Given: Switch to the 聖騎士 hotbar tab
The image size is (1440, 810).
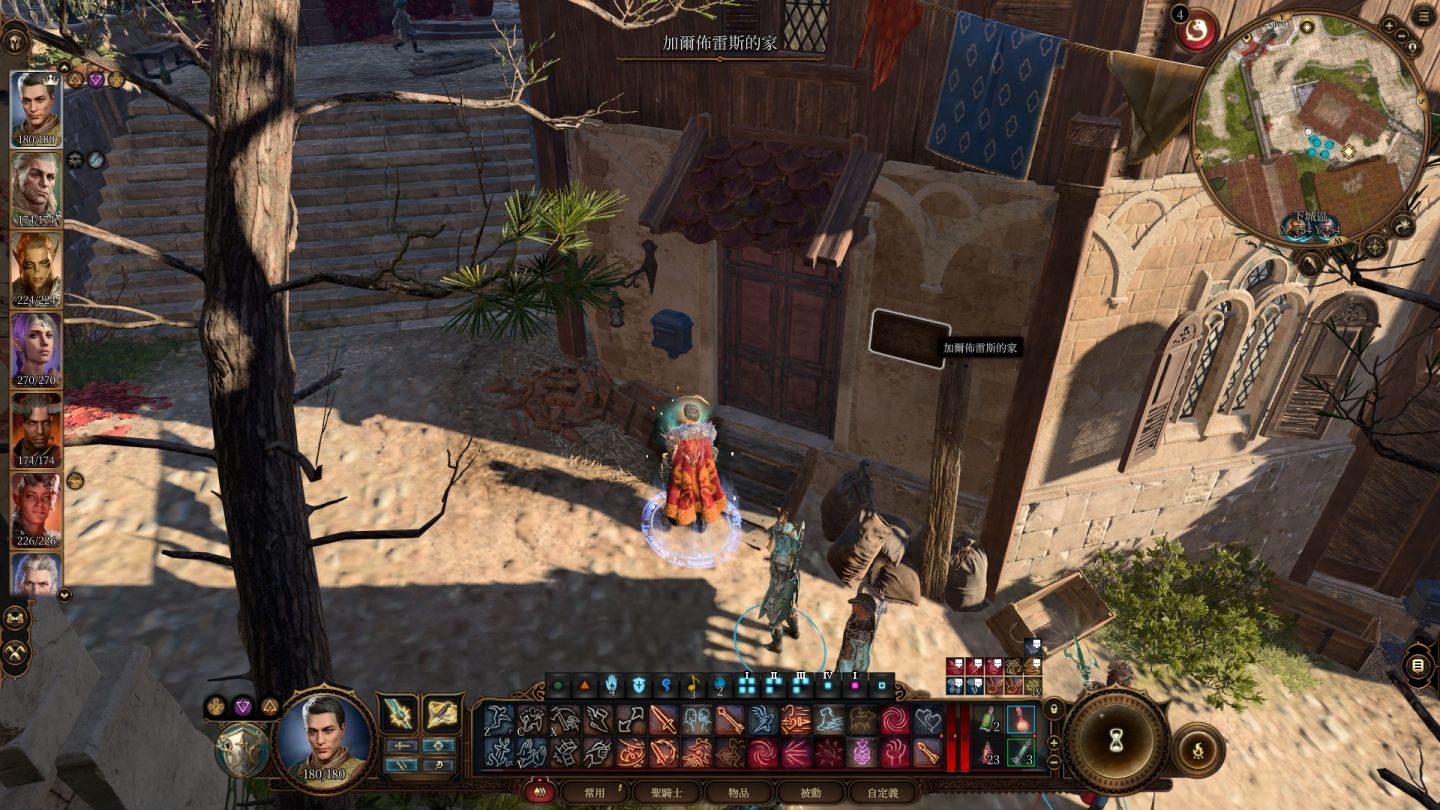Looking at the screenshot, I should 667,792.
